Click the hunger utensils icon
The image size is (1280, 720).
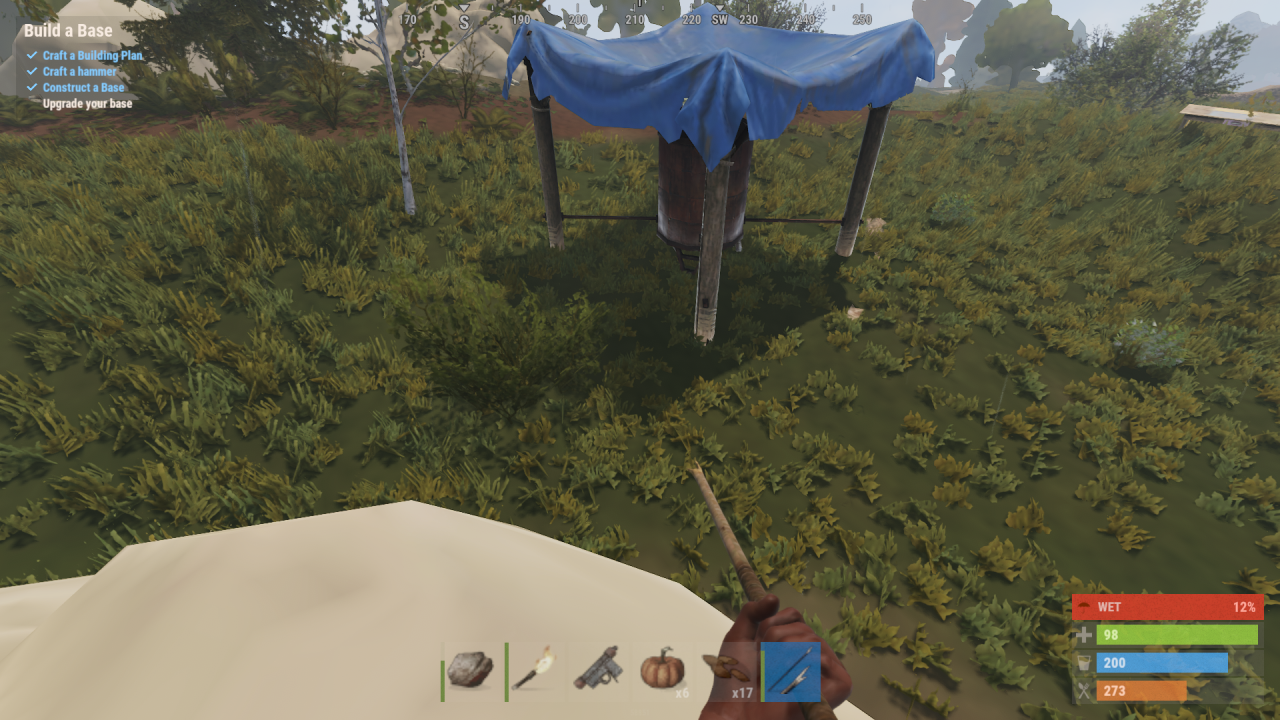tap(1085, 690)
